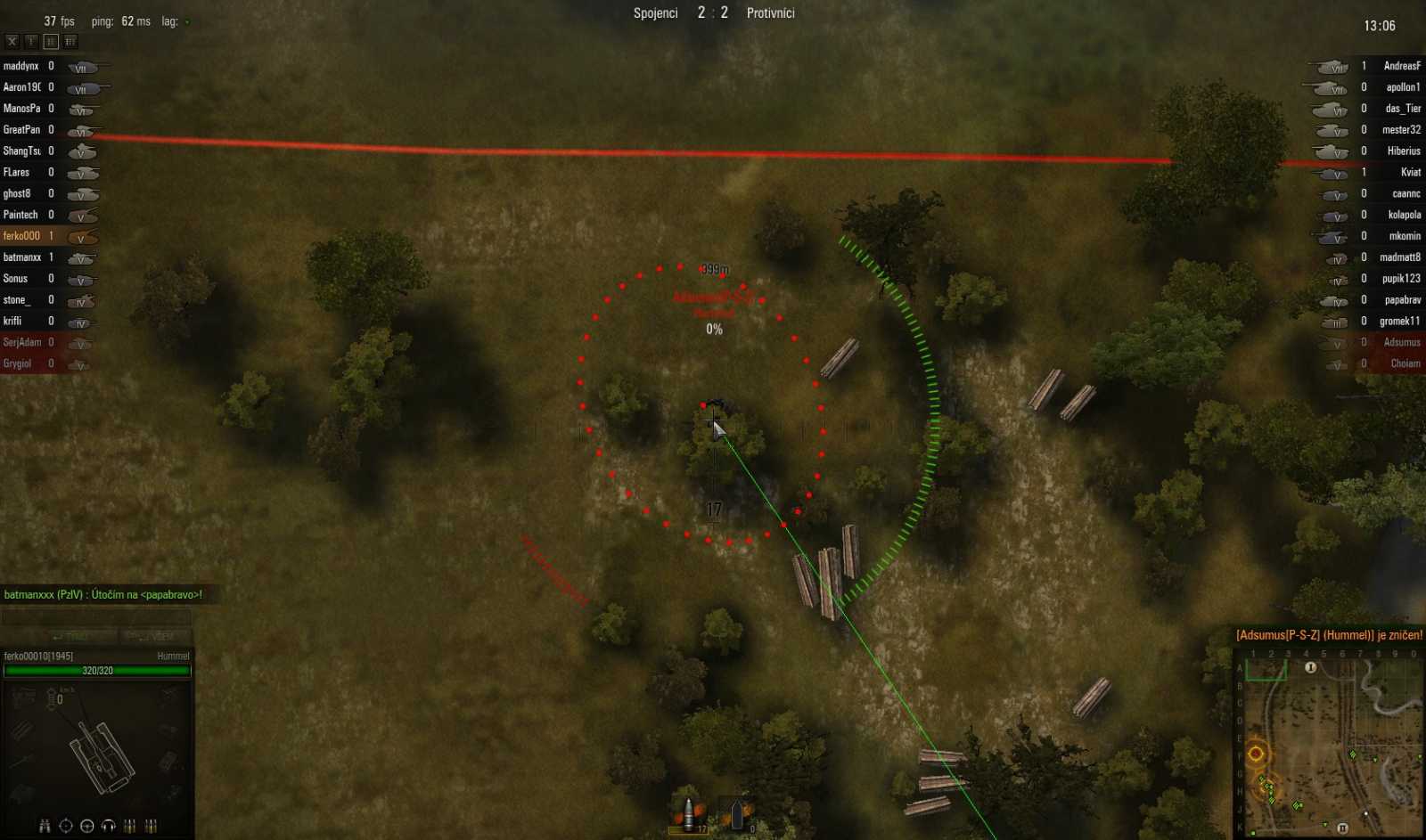
Task: Click the driver steering-wheel crew icon
Action: 86,826
